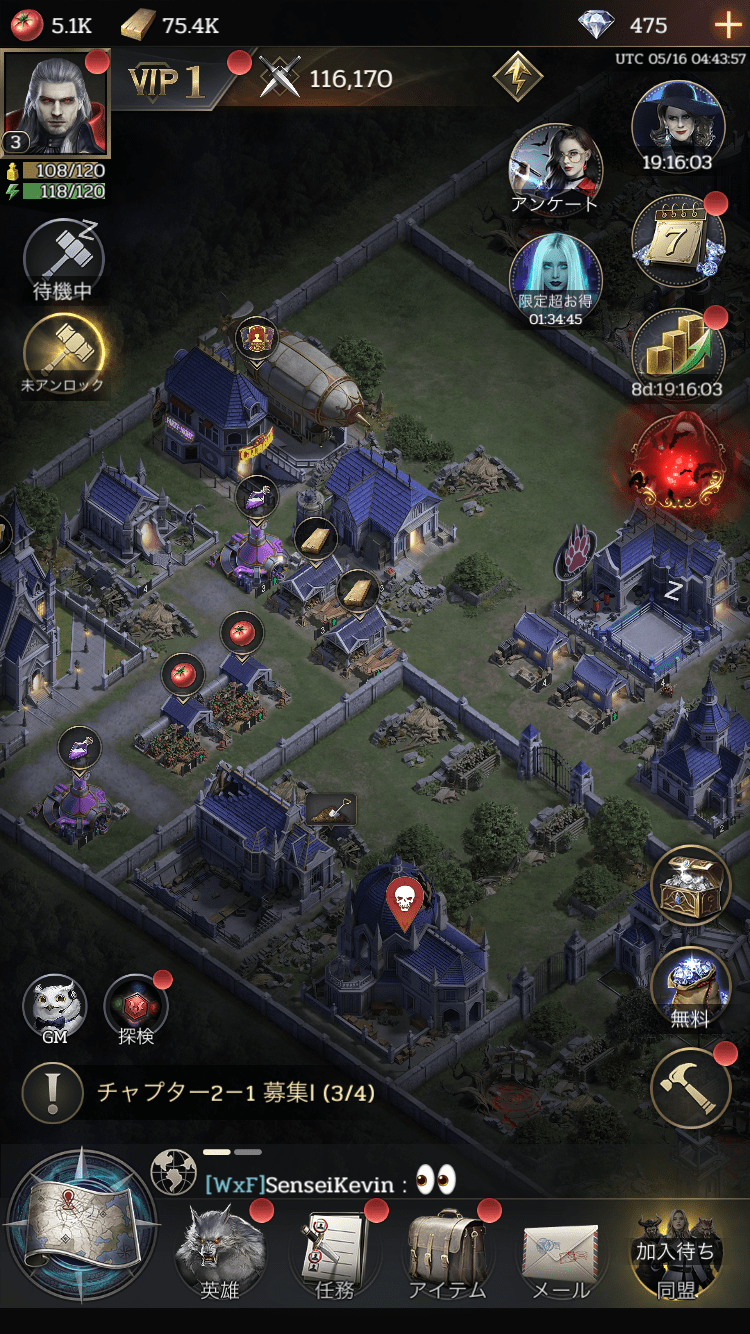Open the gold bars growth offer
This screenshot has width=750, height=1334.
[x=677, y=350]
